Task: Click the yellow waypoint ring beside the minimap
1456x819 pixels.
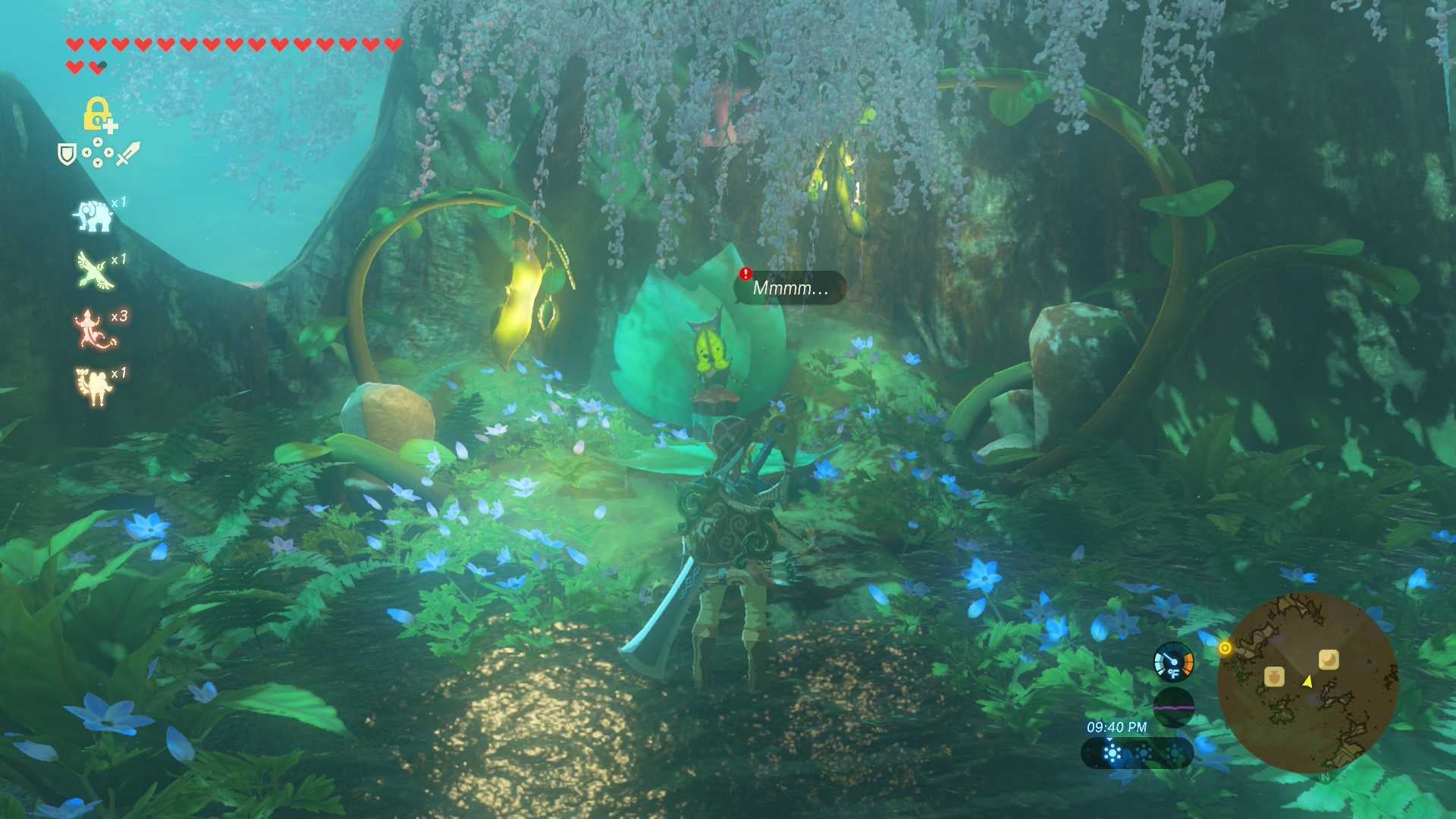Action: (1225, 648)
